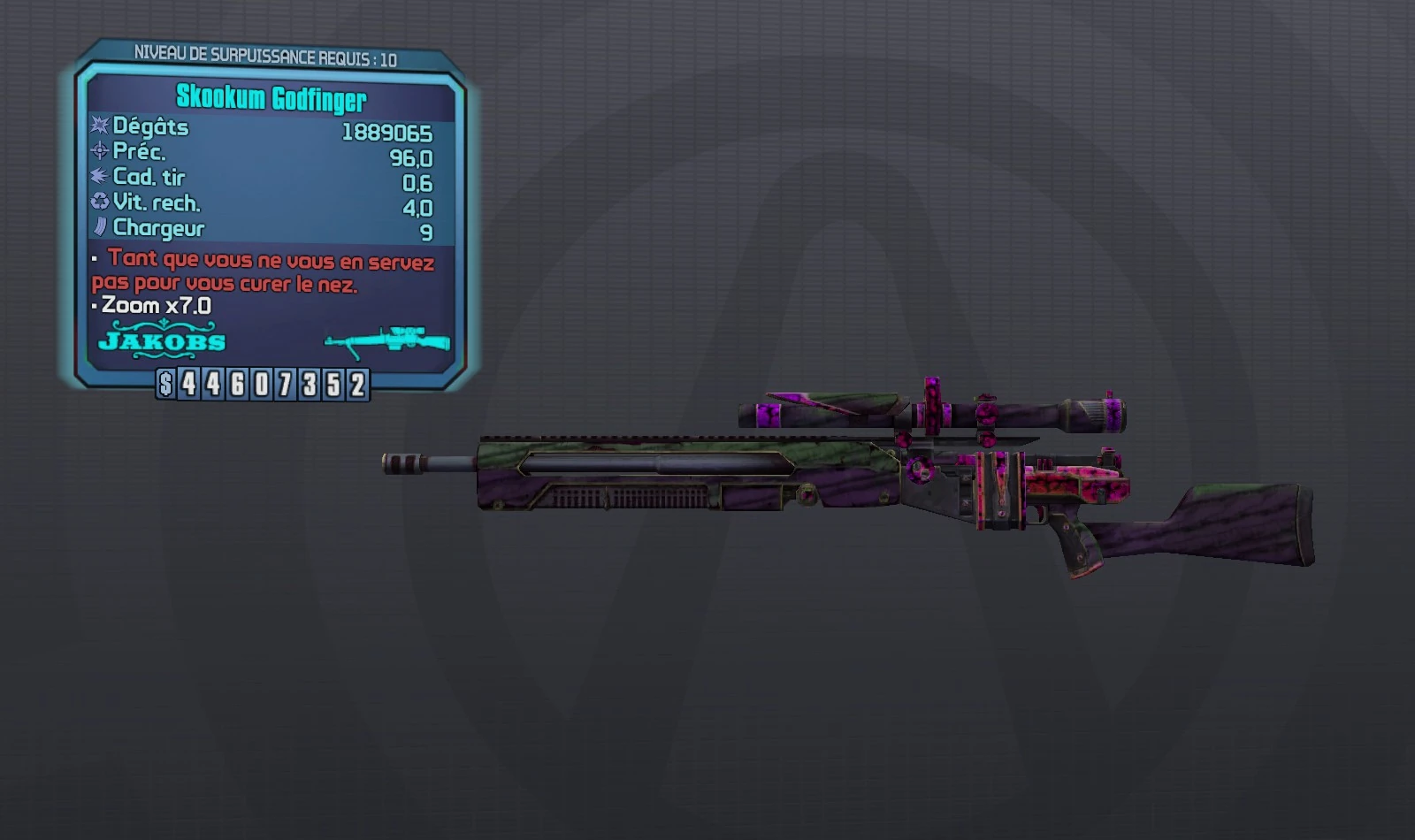Select the Dégâts damage burst icon
Screen dimensions: 1415x840
(100, 127)
